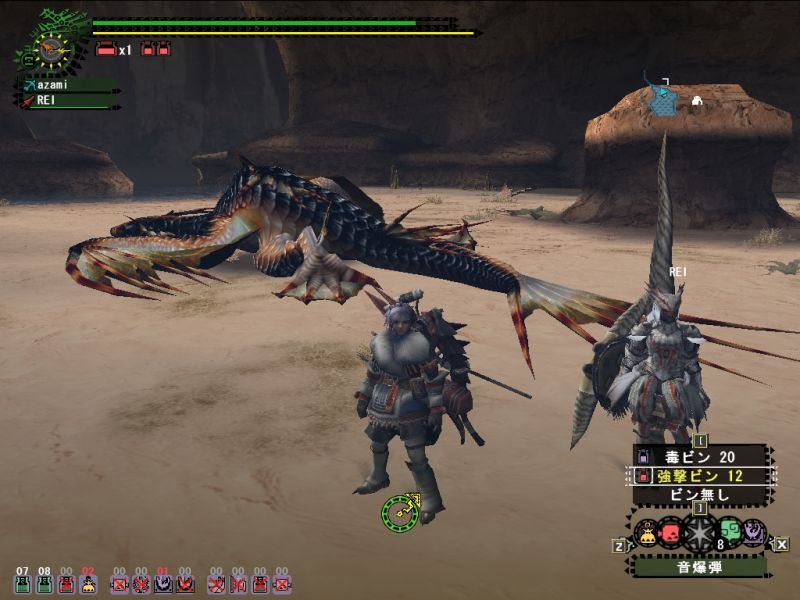Image resolution: width=800 pixels, height=600 pixels.
Task: Choose the green swirl item icon
Action: (x=729, y=532)
